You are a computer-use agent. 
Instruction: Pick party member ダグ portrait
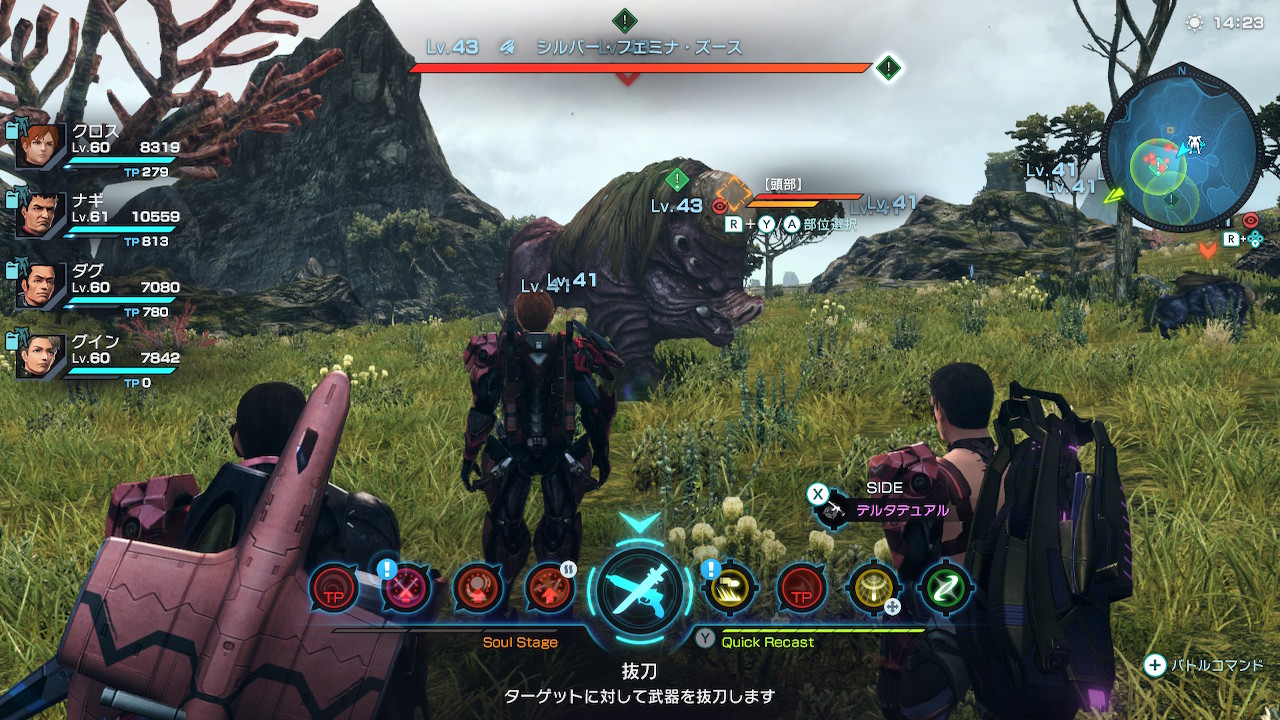coord(41,284)
